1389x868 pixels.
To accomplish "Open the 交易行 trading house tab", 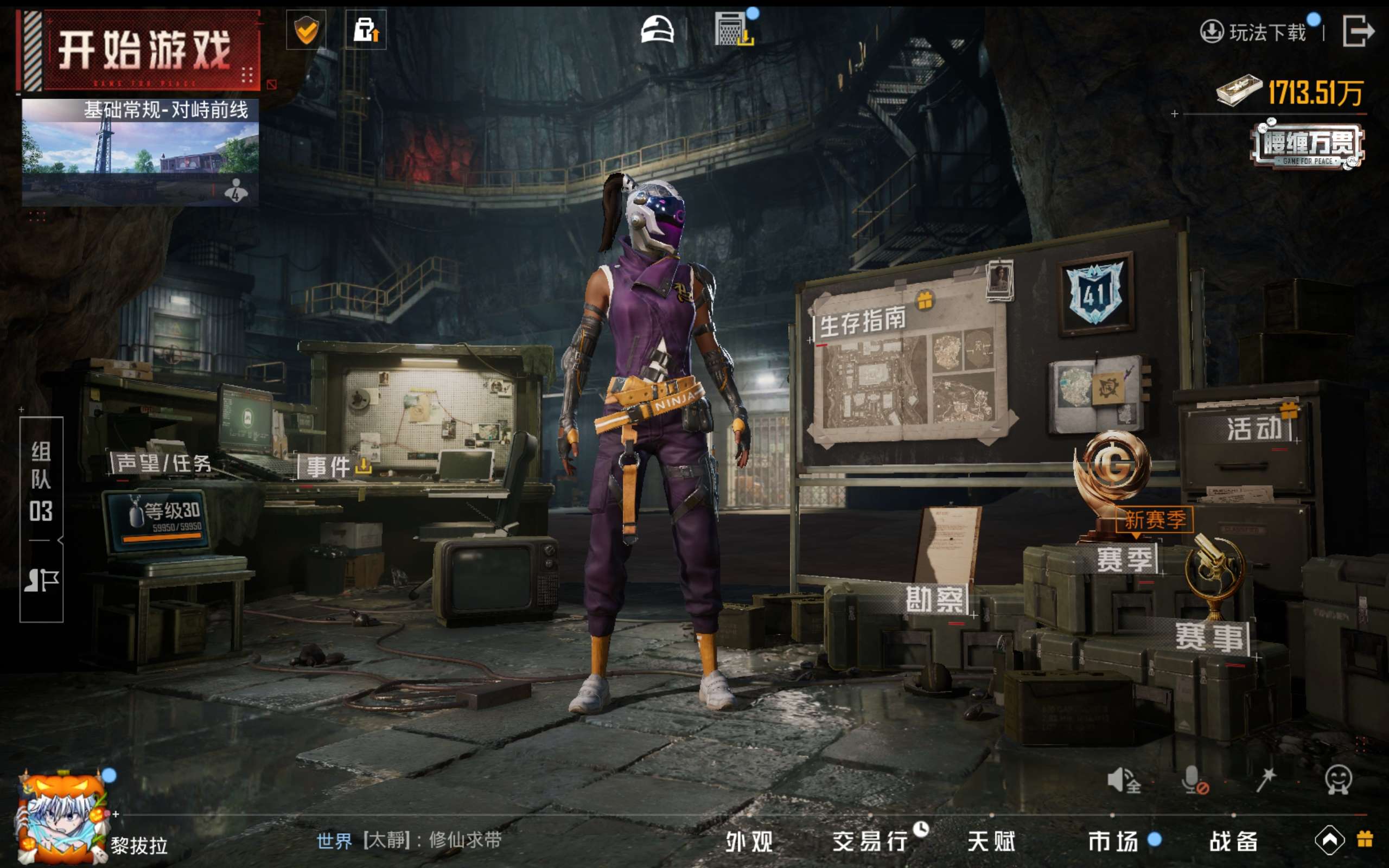I will click(x=870, y=841).
